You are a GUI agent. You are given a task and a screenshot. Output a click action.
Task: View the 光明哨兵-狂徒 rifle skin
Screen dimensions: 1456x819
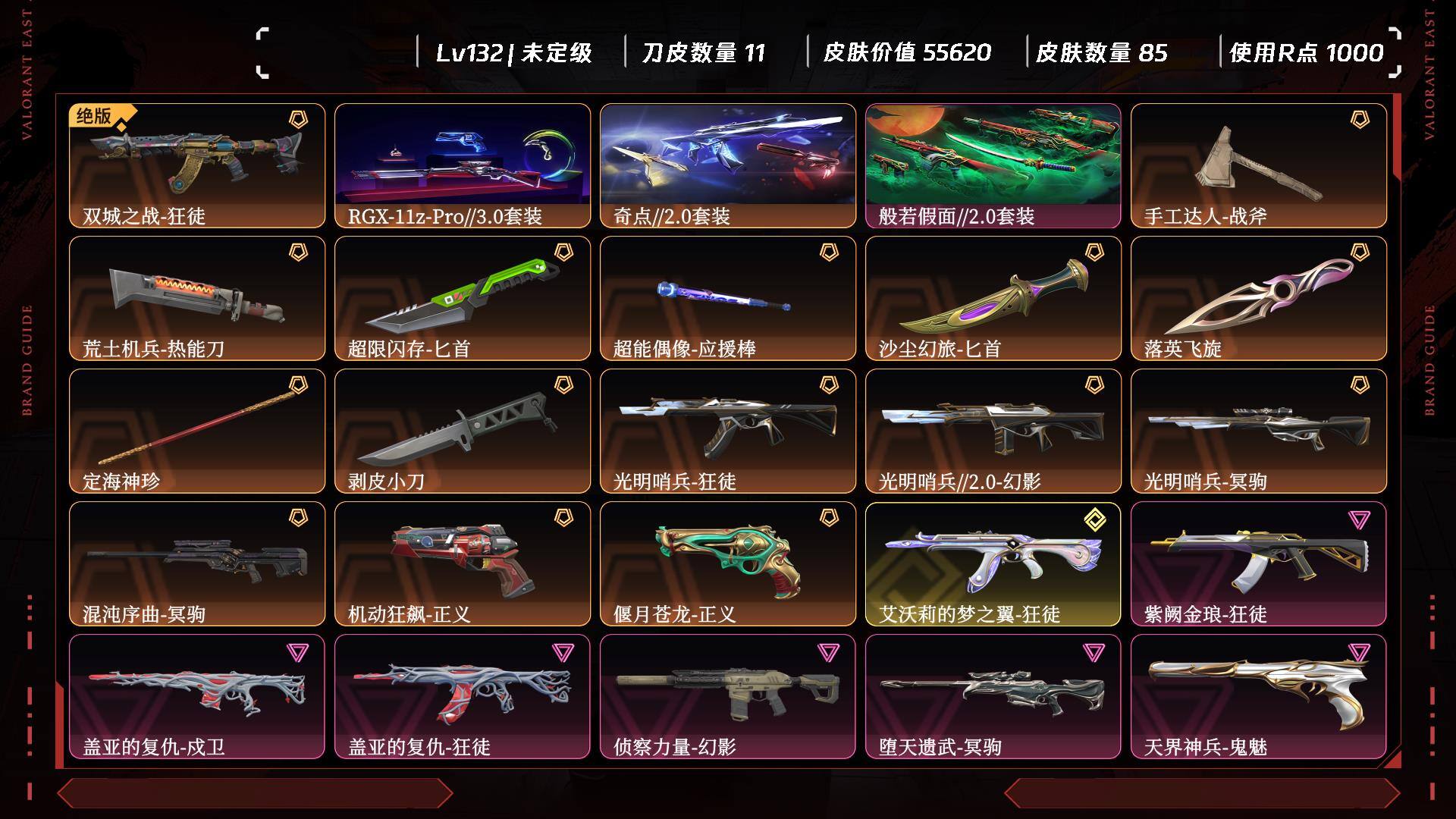[x=728, y=431]
